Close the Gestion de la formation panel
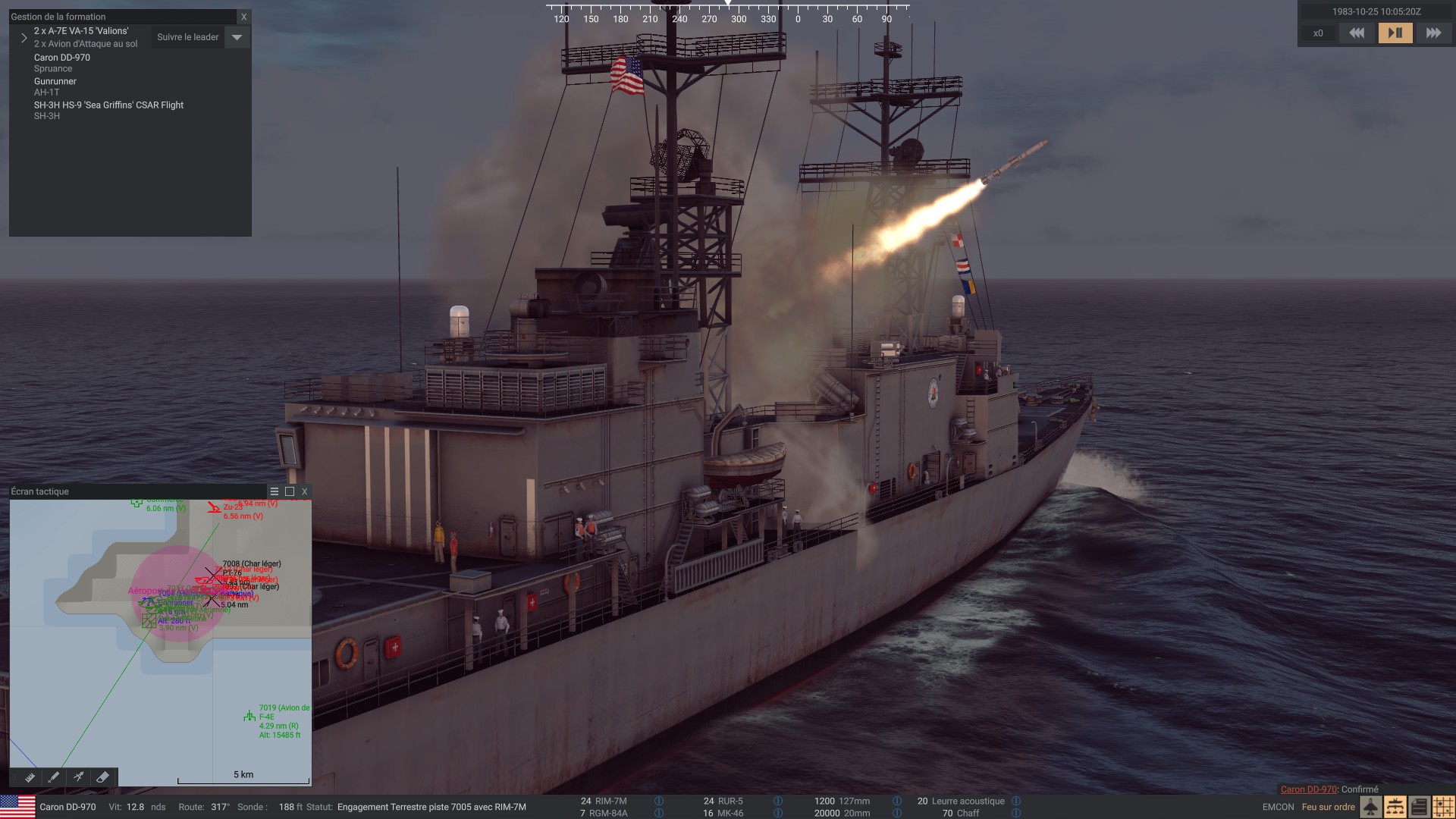1456x819 pixels. 243,17
